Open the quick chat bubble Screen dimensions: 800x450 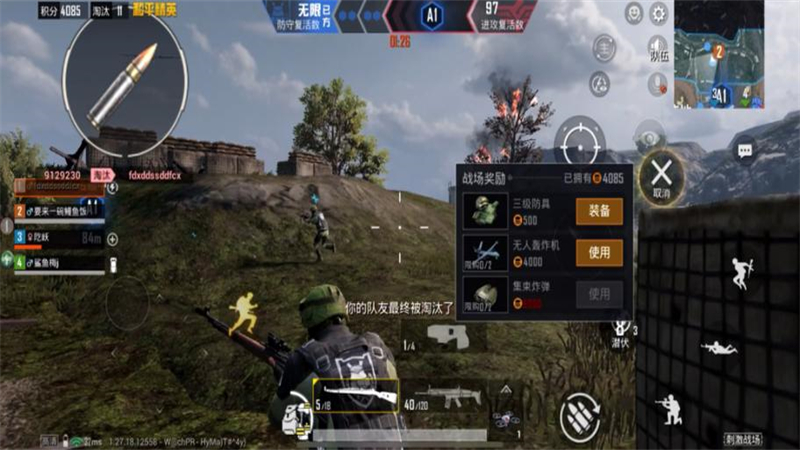(745, 149)
